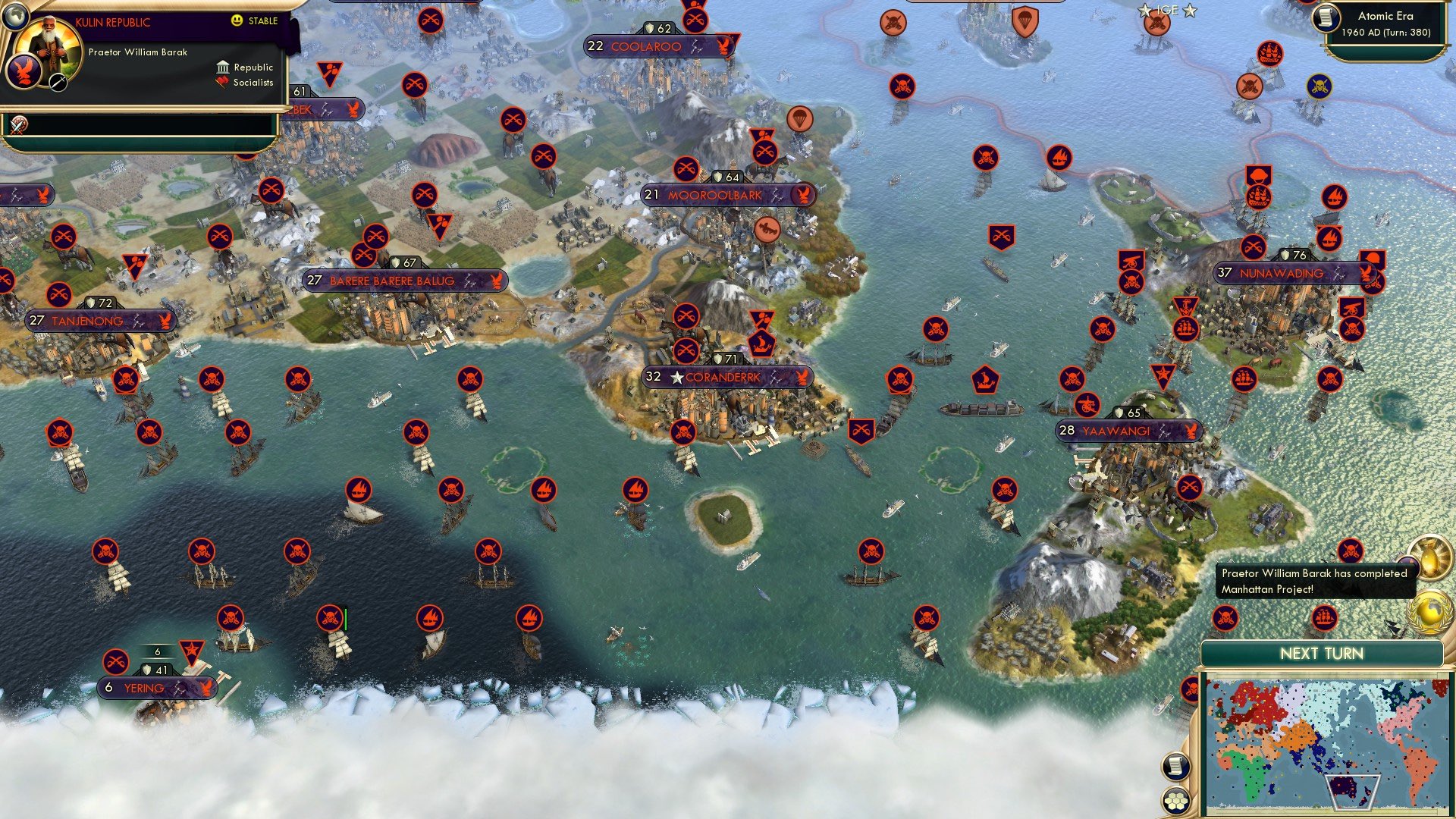This screenshot has width=1456, height=819.
Task: Click the eagle civilization emblem beside the portrait
Action: pyautogui.click(x=24, y=71)
